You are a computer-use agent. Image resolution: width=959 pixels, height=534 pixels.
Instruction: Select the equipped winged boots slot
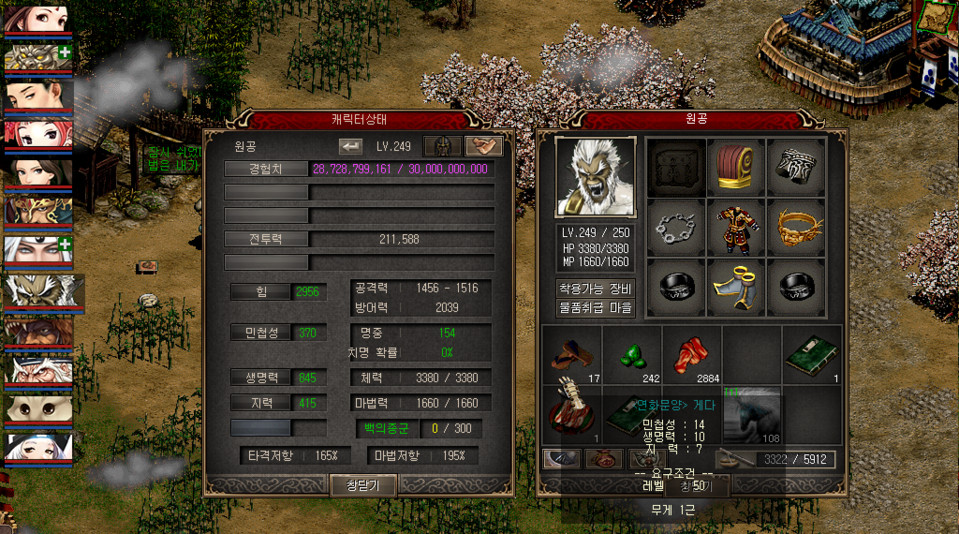pyautogui.click(x=736, y=288)
